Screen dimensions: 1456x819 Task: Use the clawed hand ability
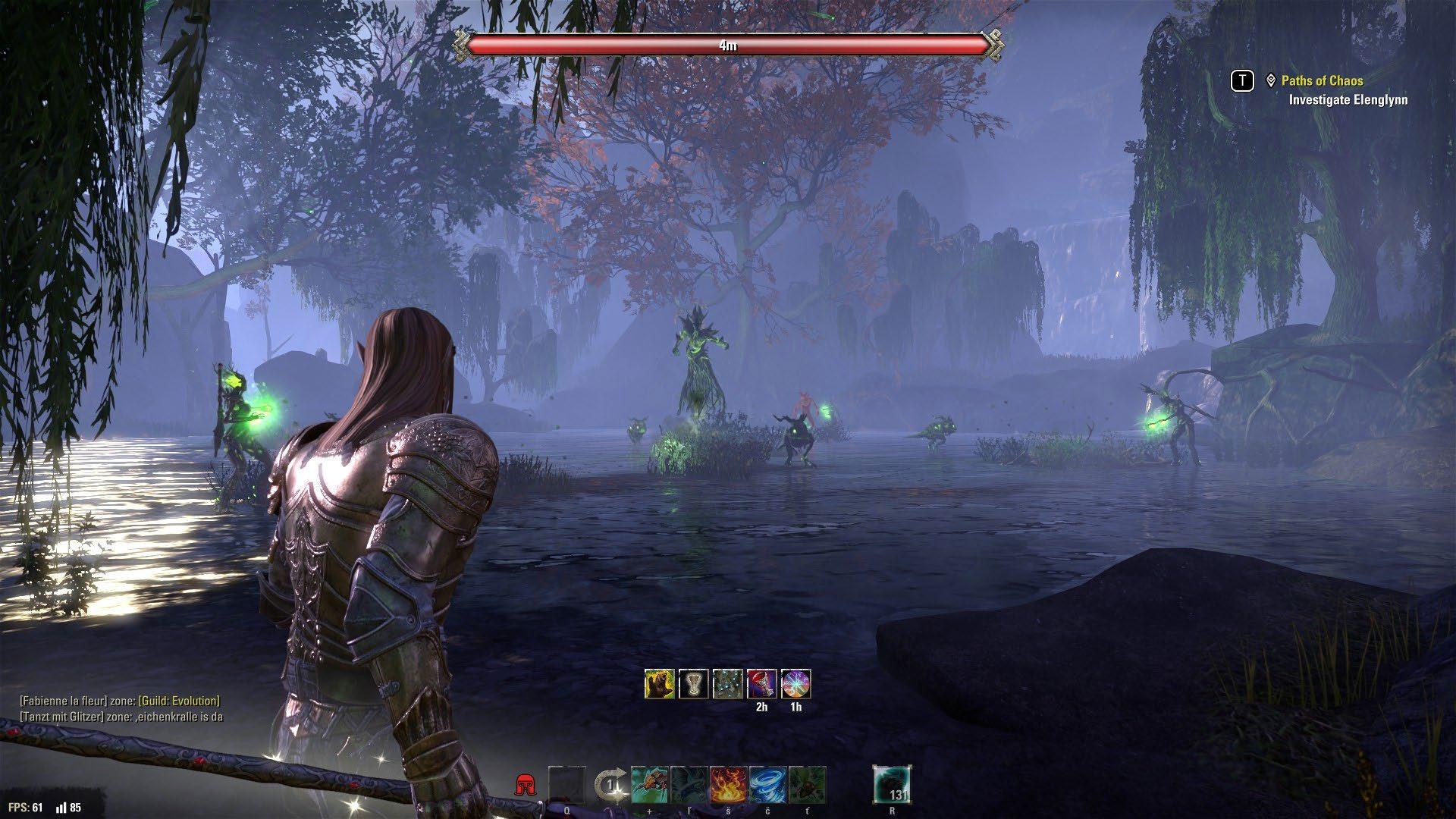click(x=649, y=785)
